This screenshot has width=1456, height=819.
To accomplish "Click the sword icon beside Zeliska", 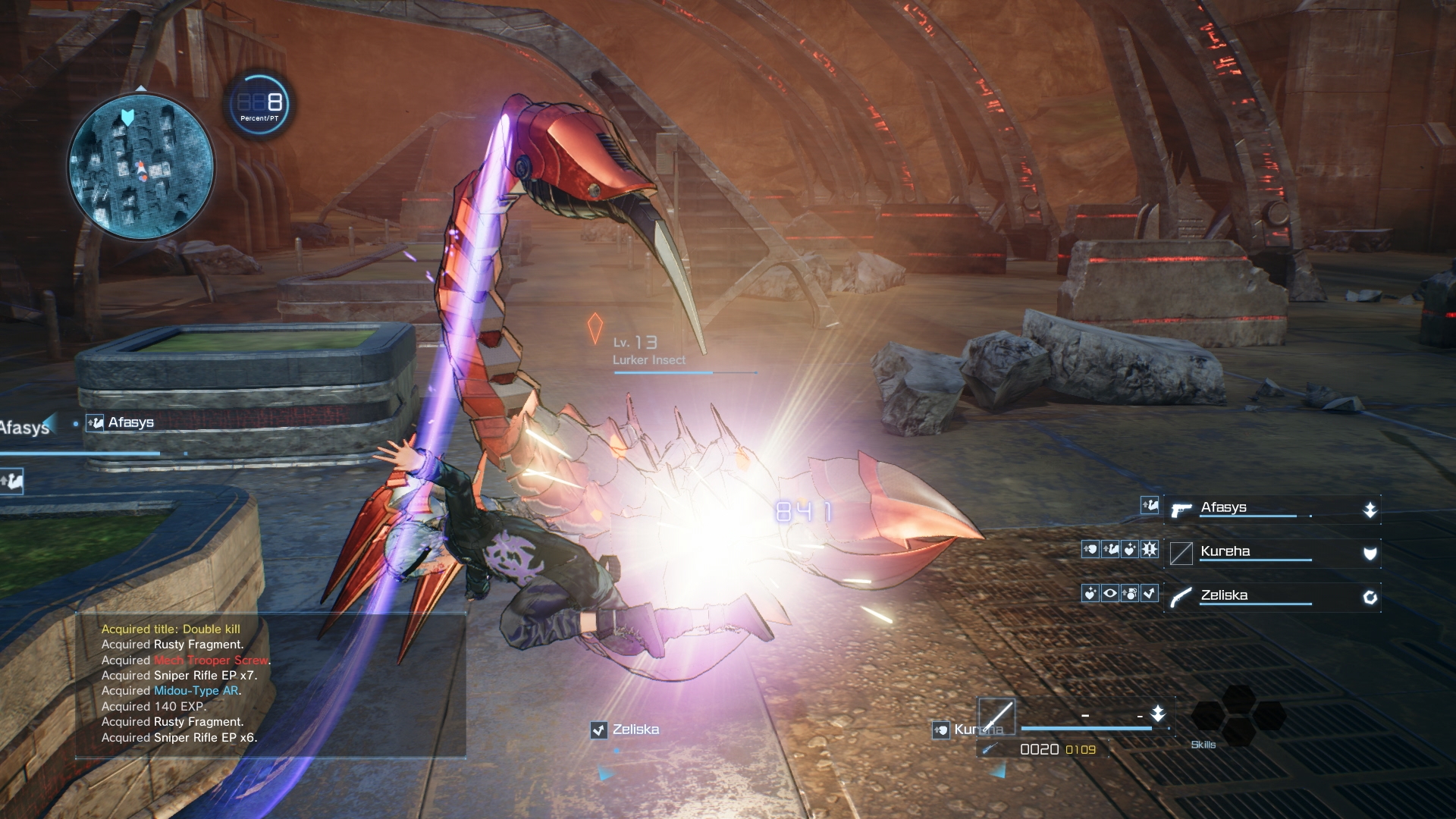I will pyautogui.click(x=1181, y=598).
